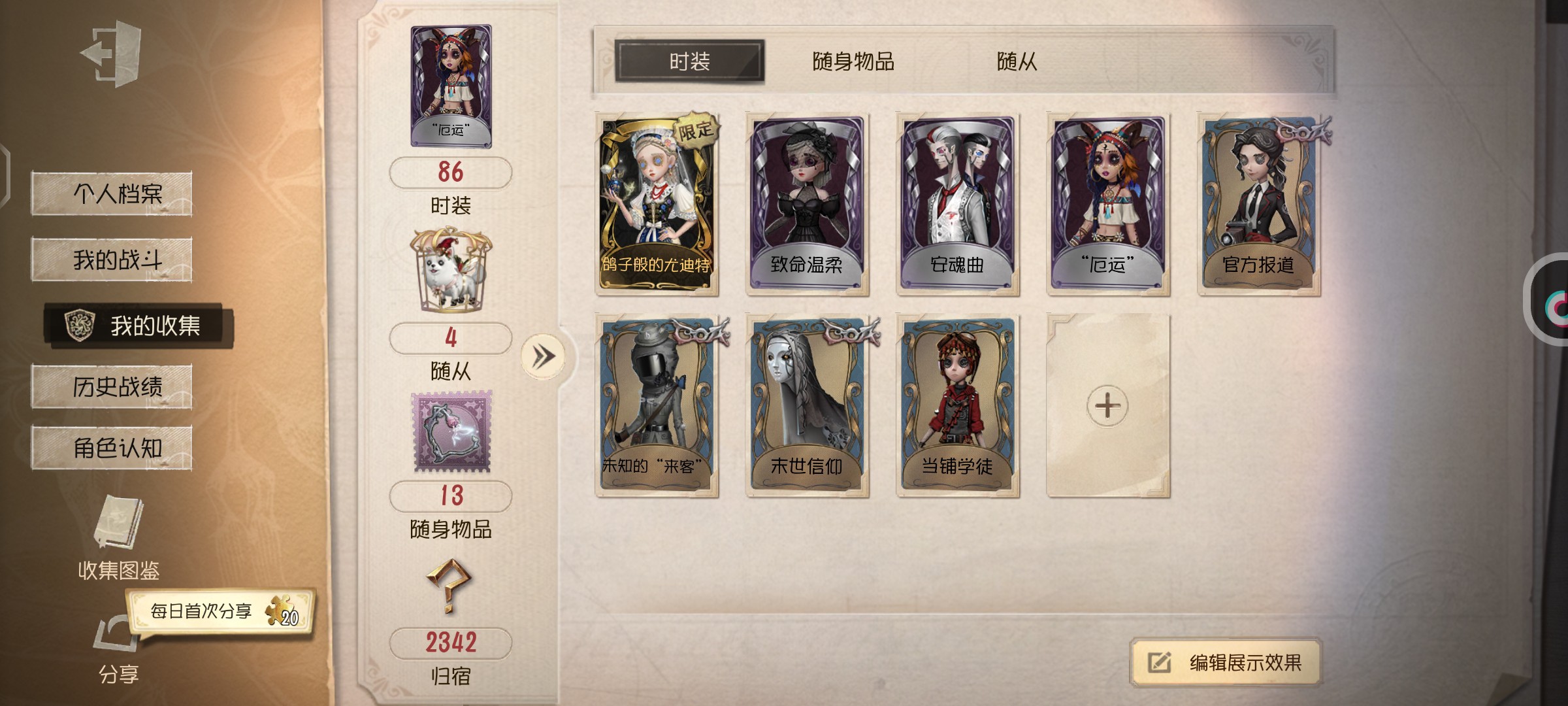
Task: Select the 我的收集 menu entry
Action: tap(139, 325)
